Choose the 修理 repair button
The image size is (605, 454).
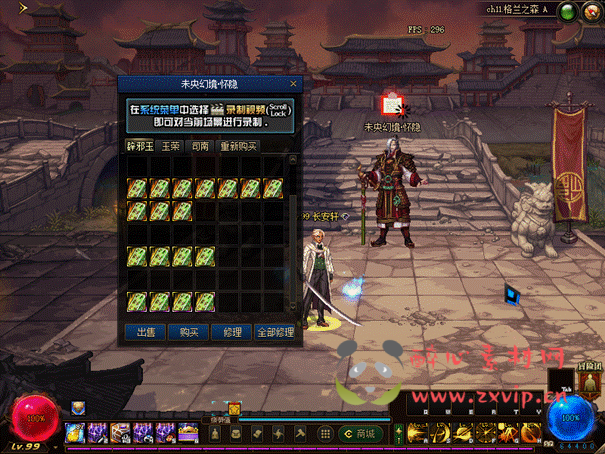[233, 331]
